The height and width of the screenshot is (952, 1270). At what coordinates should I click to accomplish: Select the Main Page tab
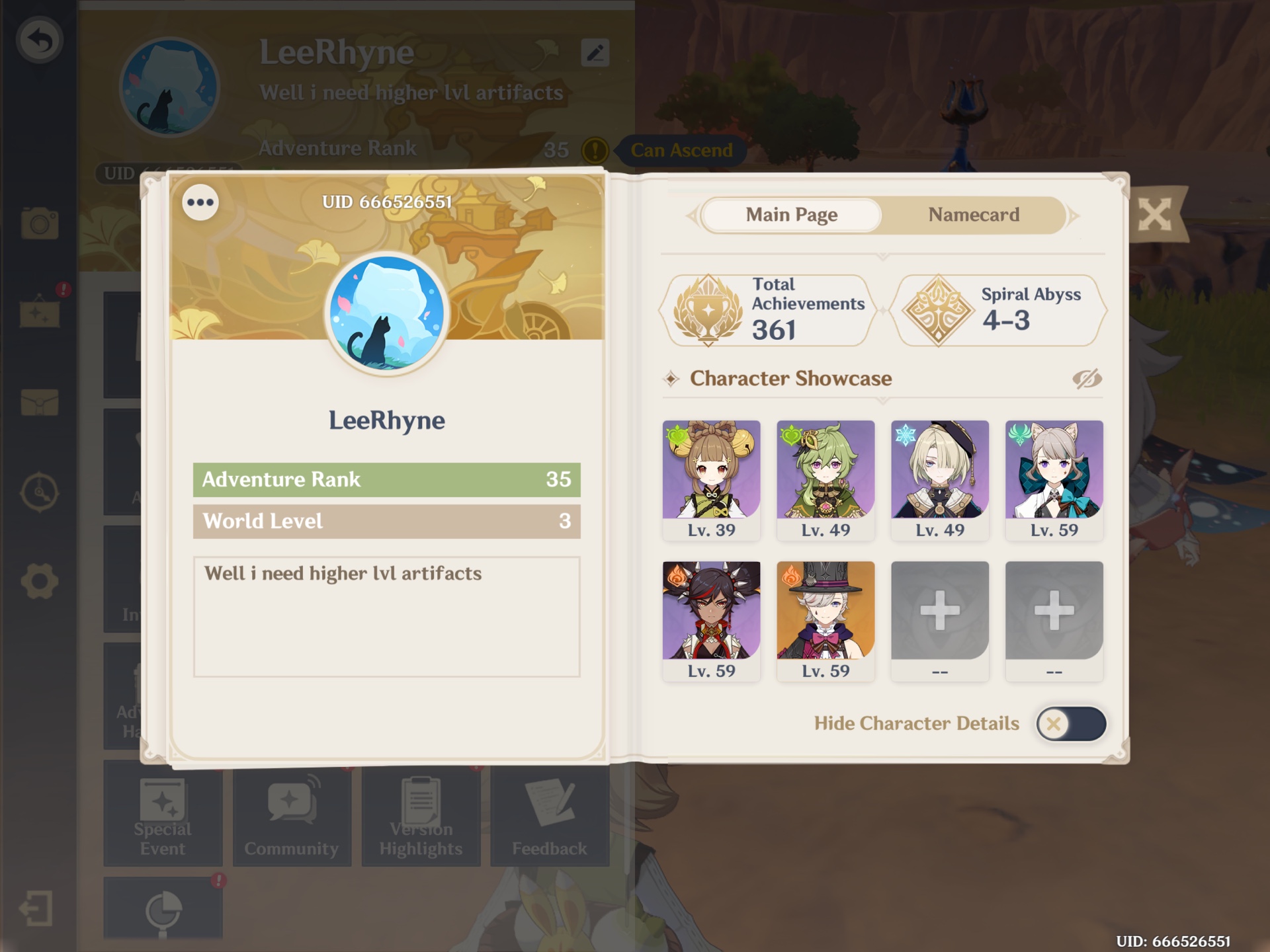(x=790, y=215)
